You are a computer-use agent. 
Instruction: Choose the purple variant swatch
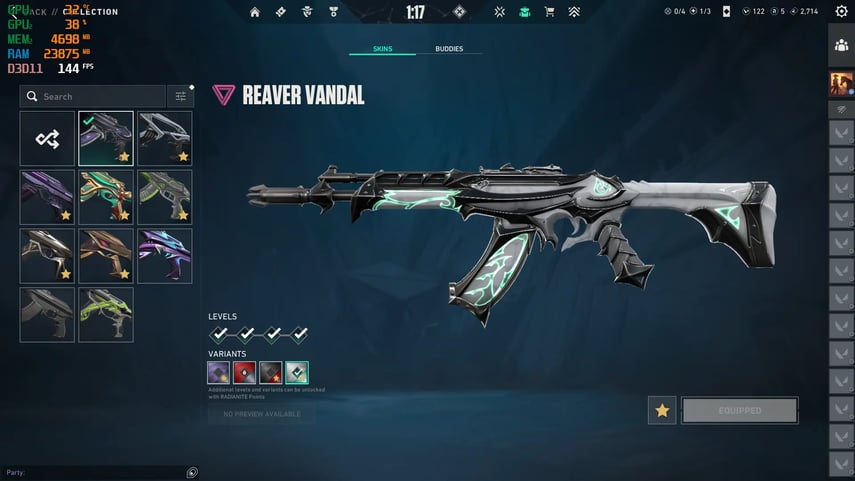coord(219,373)
